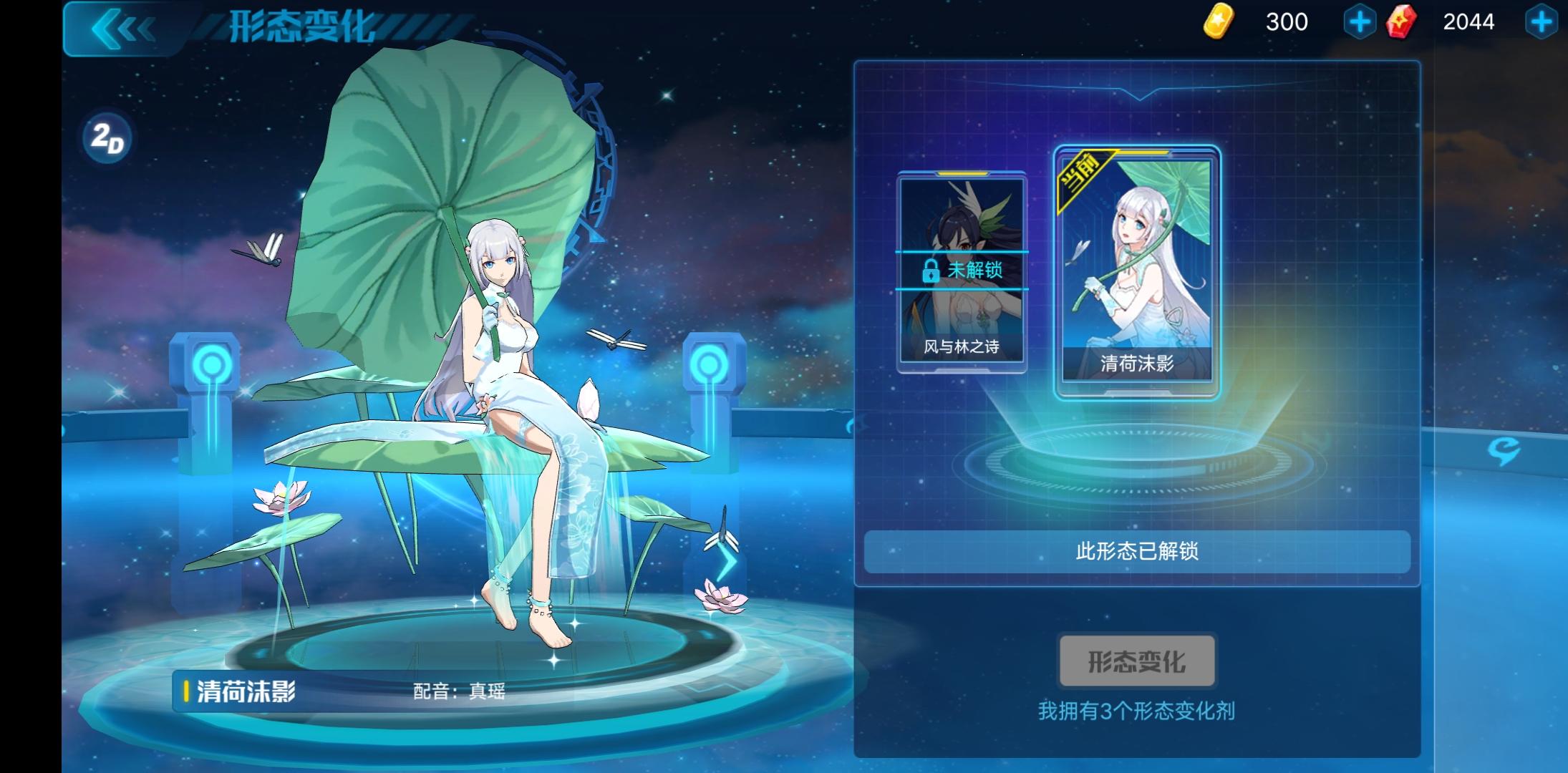Click the lock icon on 风与林之诗 card
The height and width of the screenshot is (773, 1568).
(930, 272)
